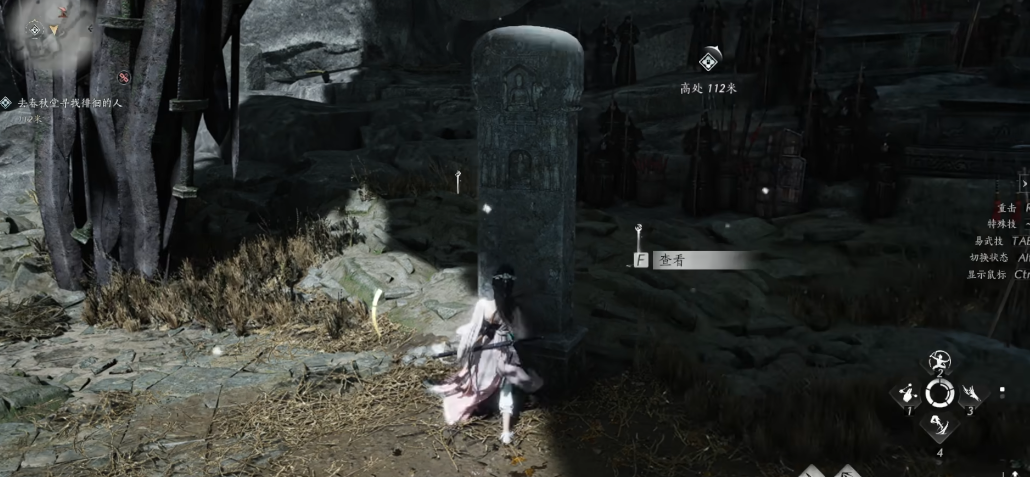
Task: Click the central ring gauge of skill wheel
Action: 939,393
